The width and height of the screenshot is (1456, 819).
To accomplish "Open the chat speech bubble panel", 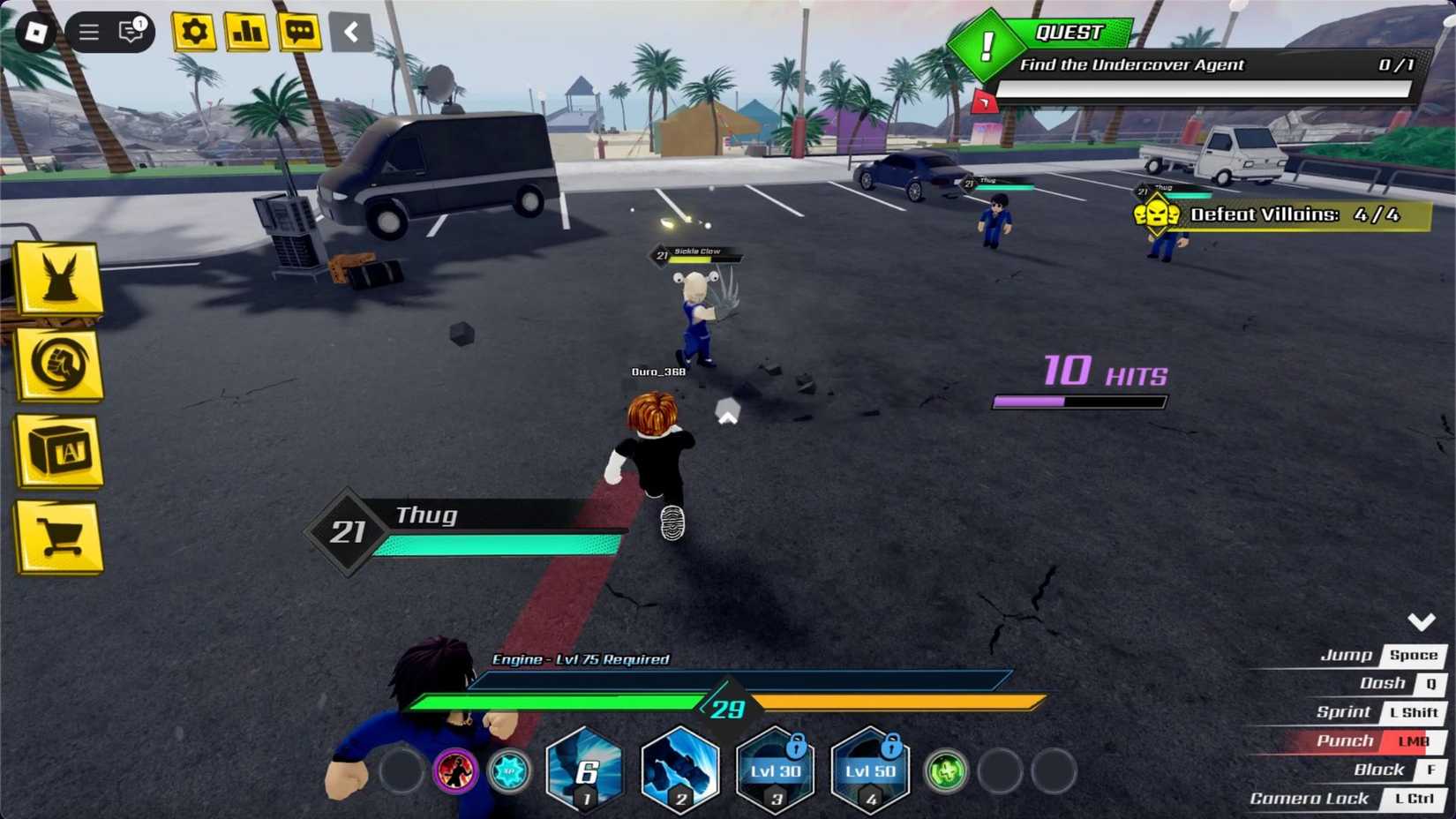I will (x=299, y=32).
